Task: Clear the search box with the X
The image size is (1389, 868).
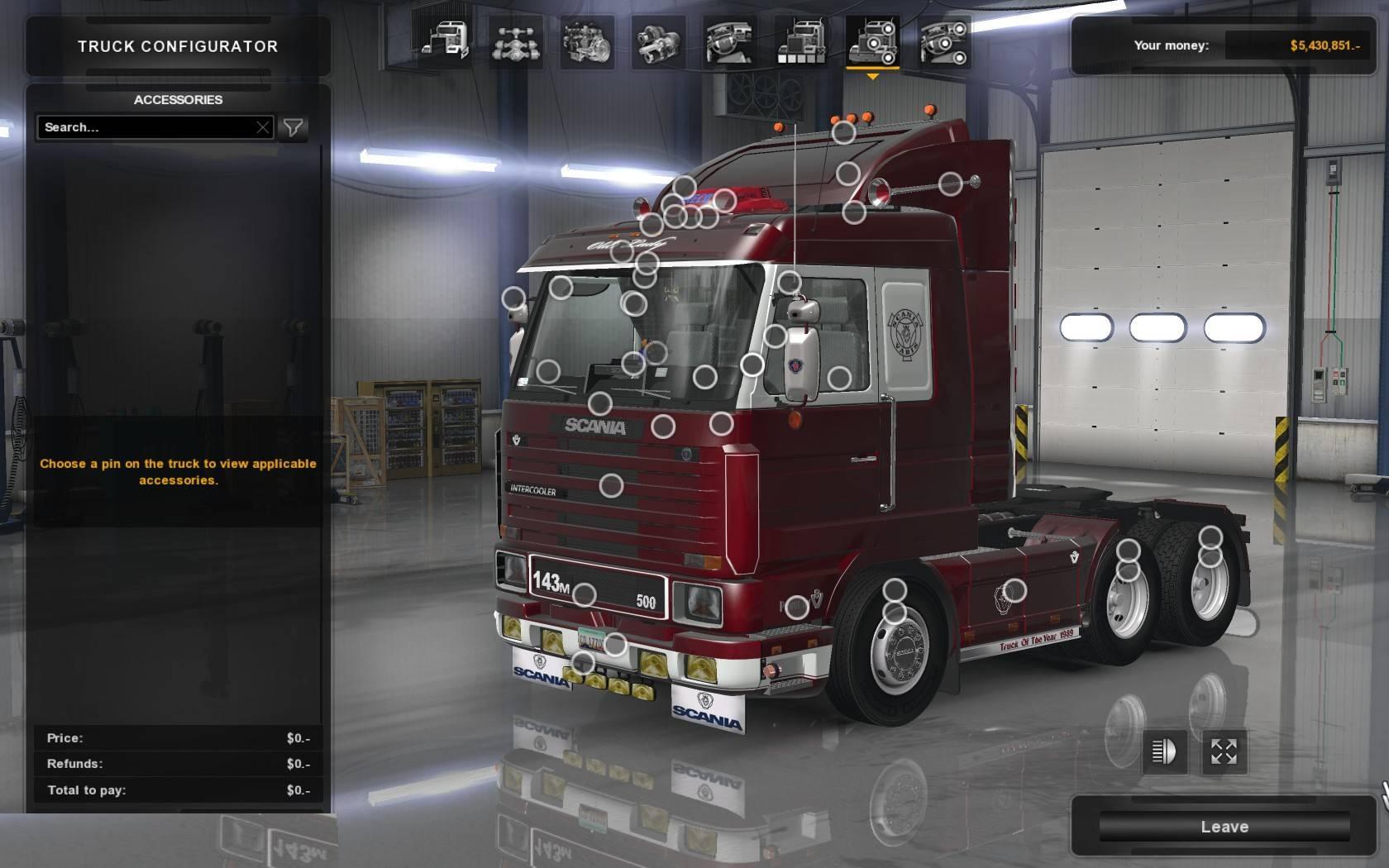Action: (x=263, y=127)
